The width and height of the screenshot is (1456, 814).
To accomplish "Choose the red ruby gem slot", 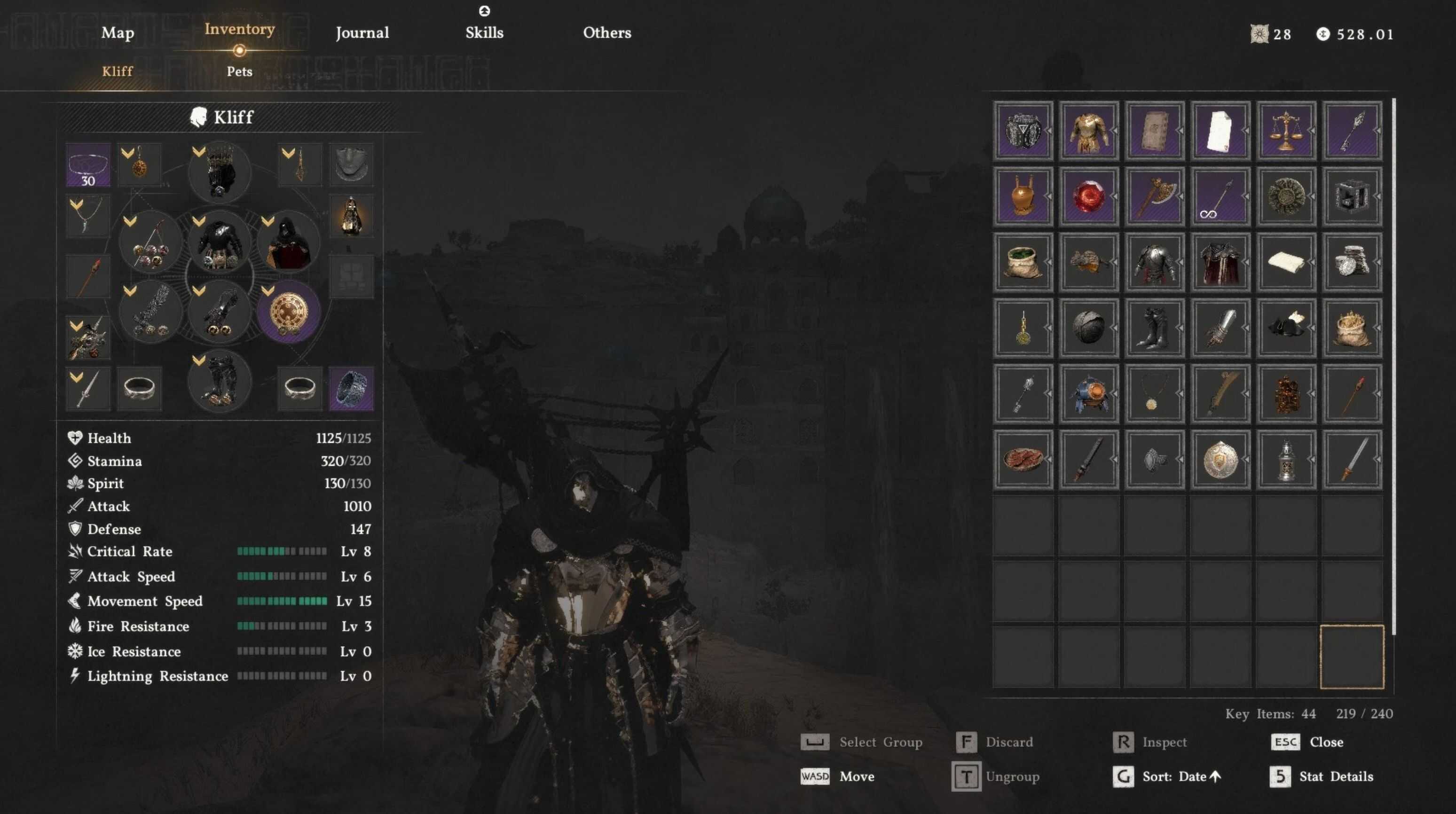I will [1089, 196].
